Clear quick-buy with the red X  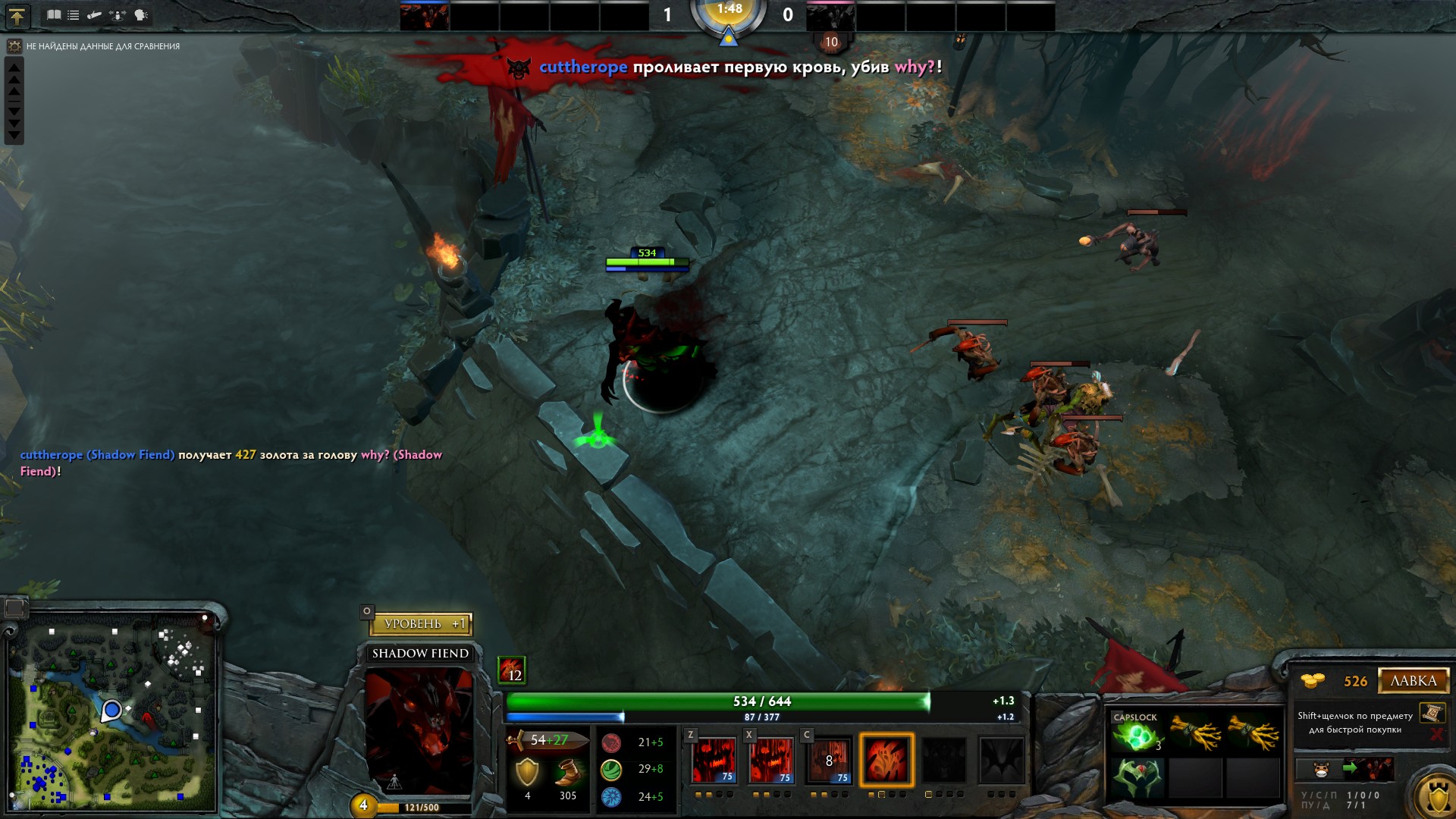[x=1436, y=734]
